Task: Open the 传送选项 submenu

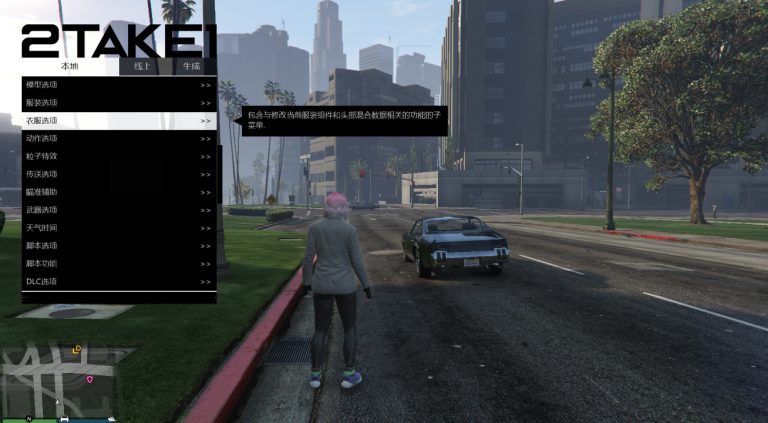Action: 118,174
